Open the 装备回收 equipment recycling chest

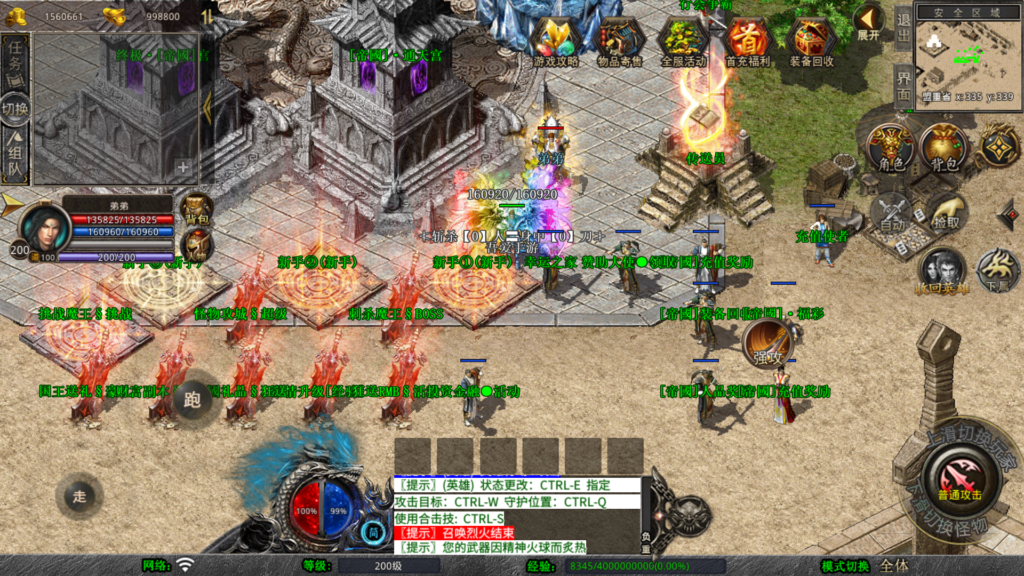pos(811,40)
